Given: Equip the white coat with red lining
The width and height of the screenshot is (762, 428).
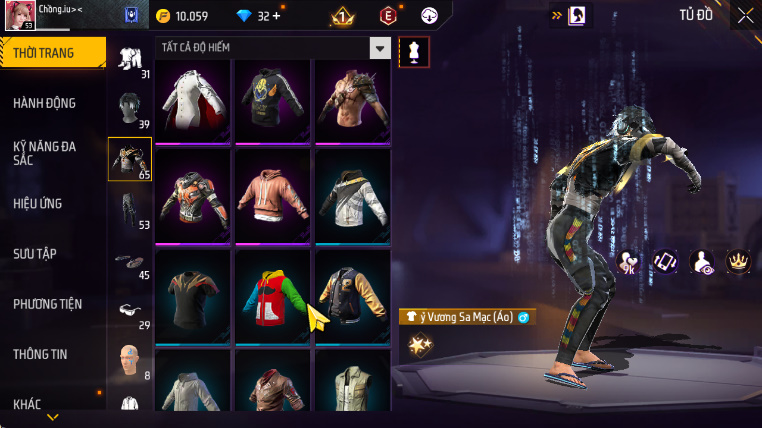Looking at the screenshot, I should coord(193,101).
